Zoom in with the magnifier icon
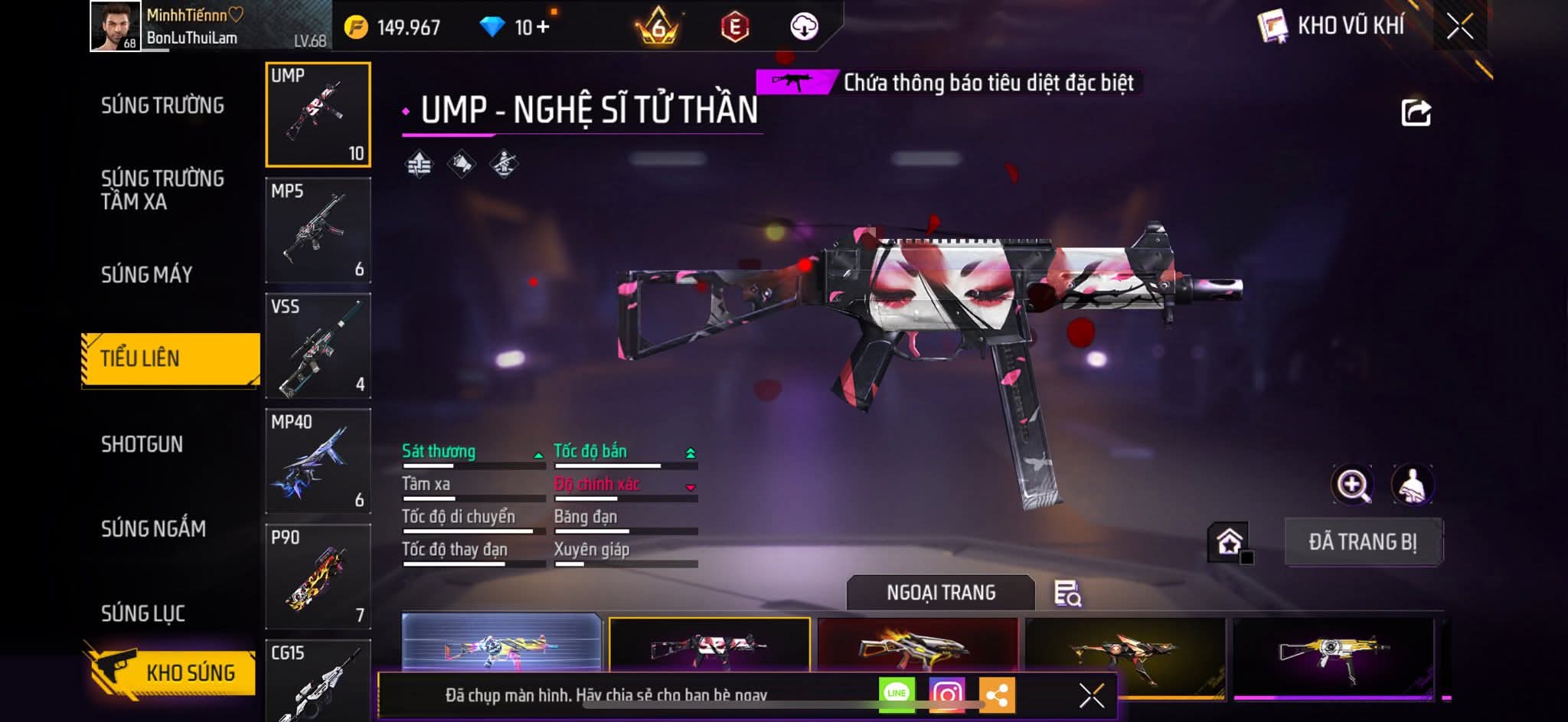 1352,485
